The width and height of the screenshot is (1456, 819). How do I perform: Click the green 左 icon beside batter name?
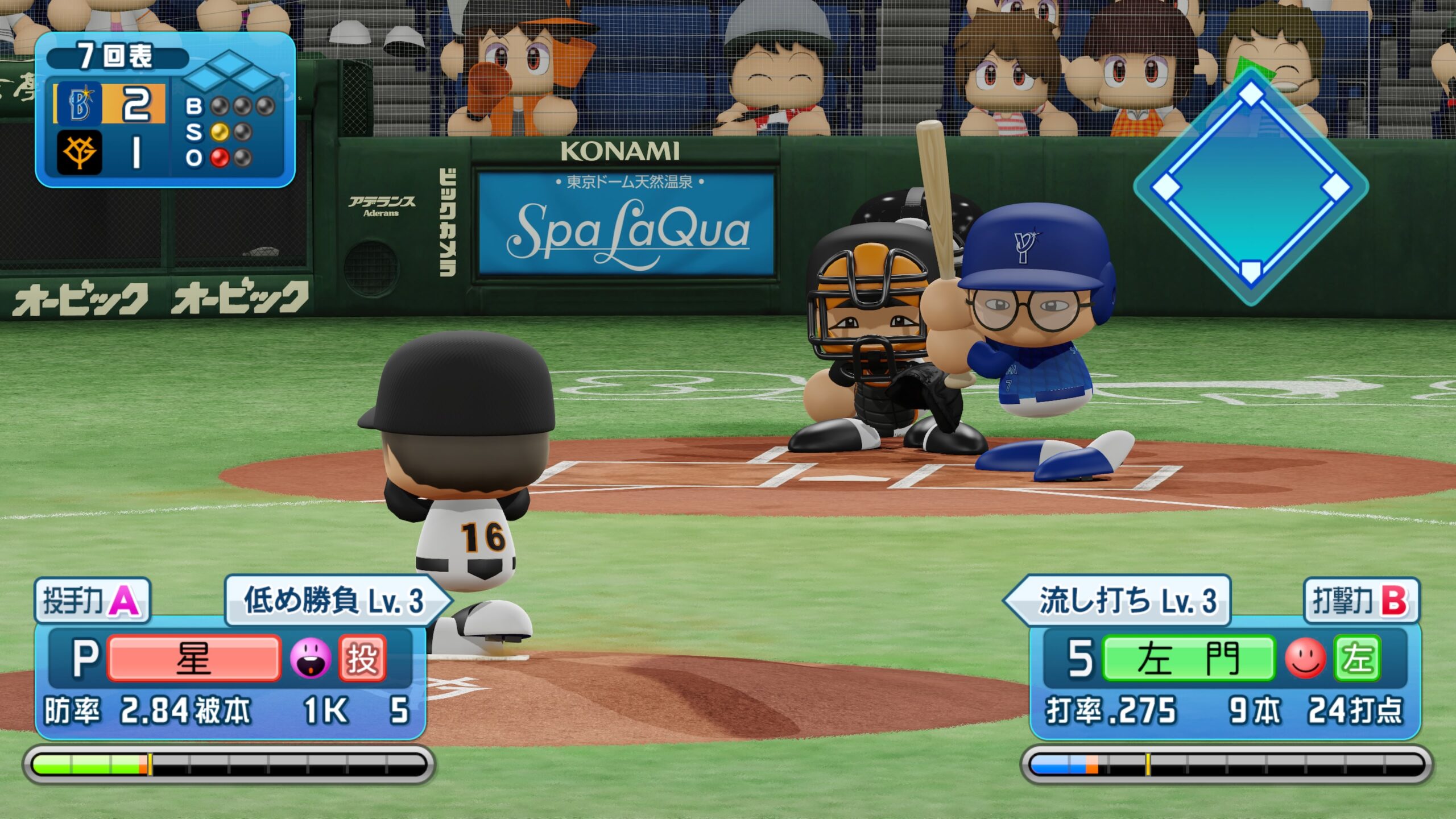(x=1357, y=659)
